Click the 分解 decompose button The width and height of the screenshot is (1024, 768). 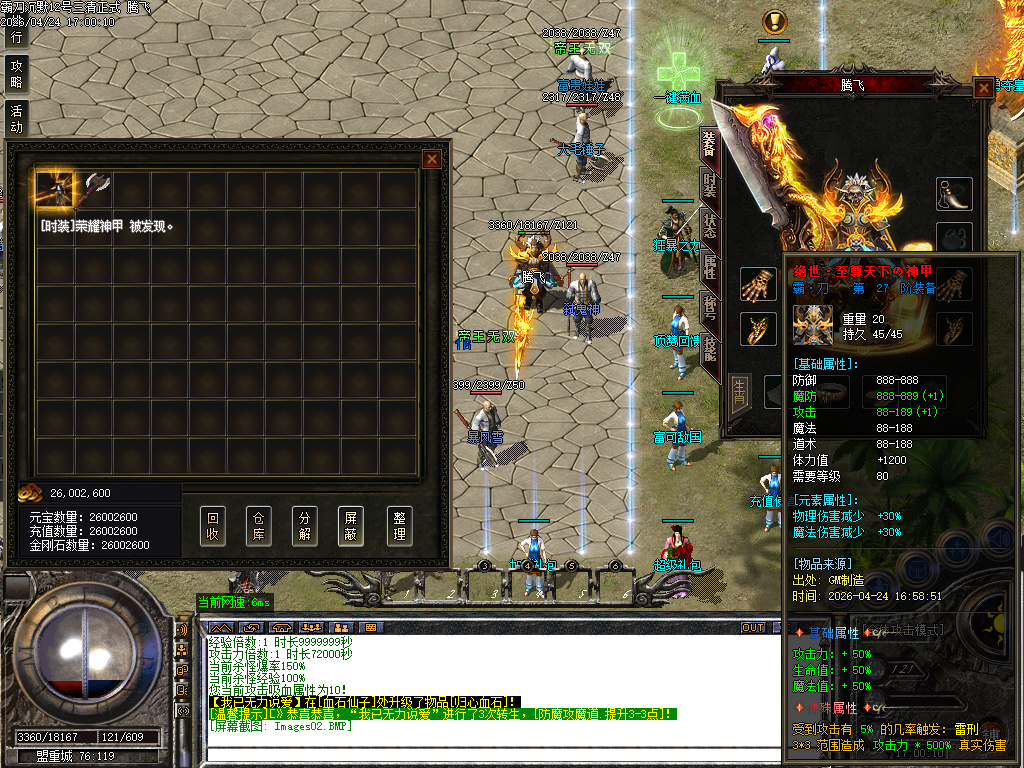pos(306,526)
